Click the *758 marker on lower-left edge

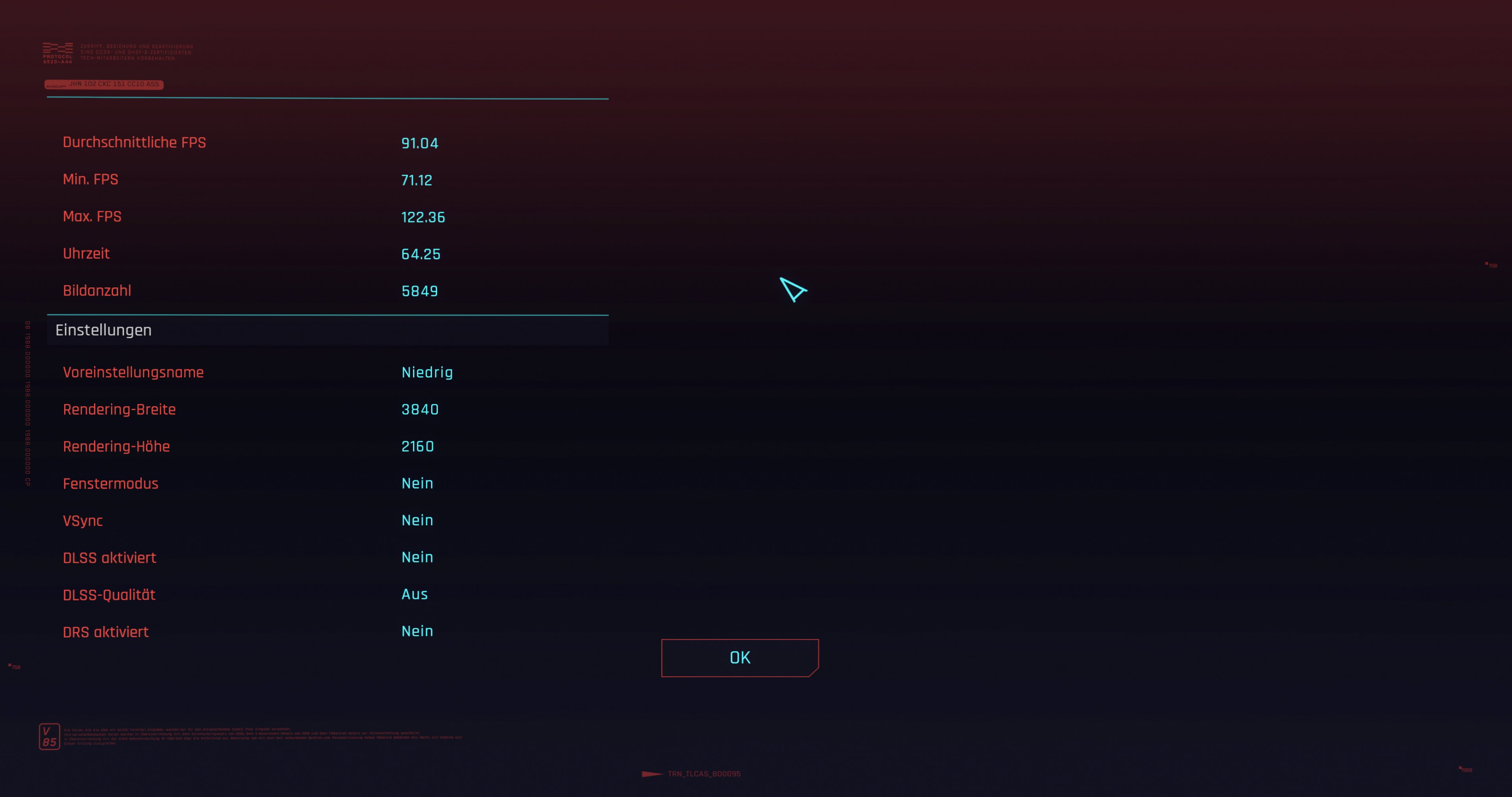(x=14, y=666)
